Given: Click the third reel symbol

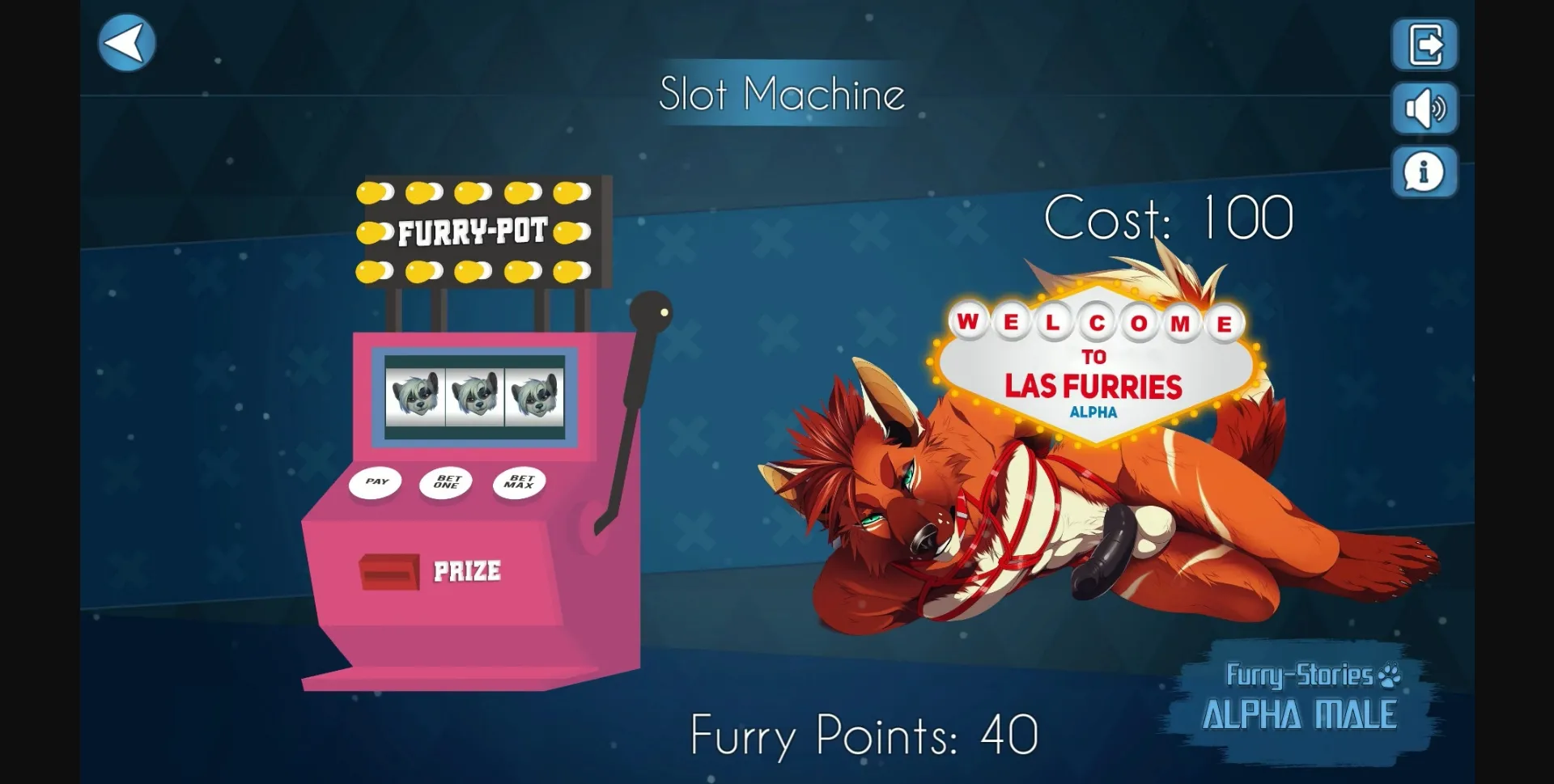Looking at the screenshot, I should point(536,396).
